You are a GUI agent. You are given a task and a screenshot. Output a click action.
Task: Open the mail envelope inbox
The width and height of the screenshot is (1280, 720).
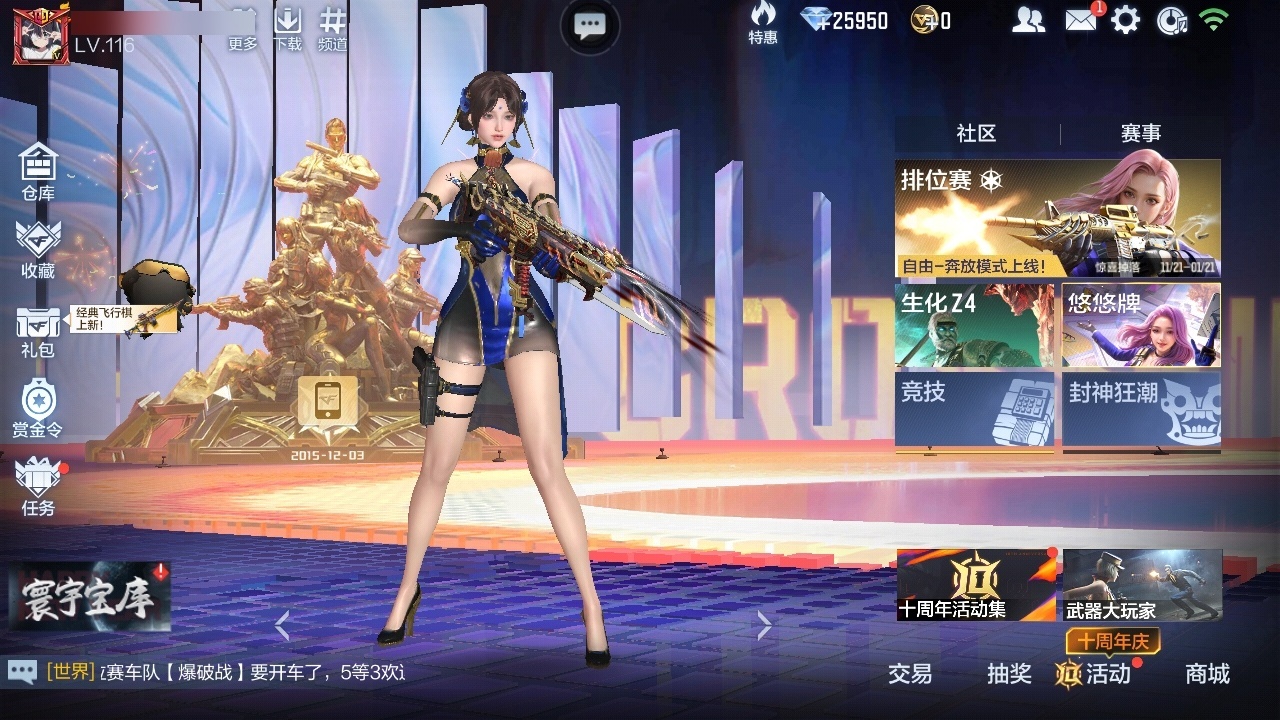coord(1081,20)
